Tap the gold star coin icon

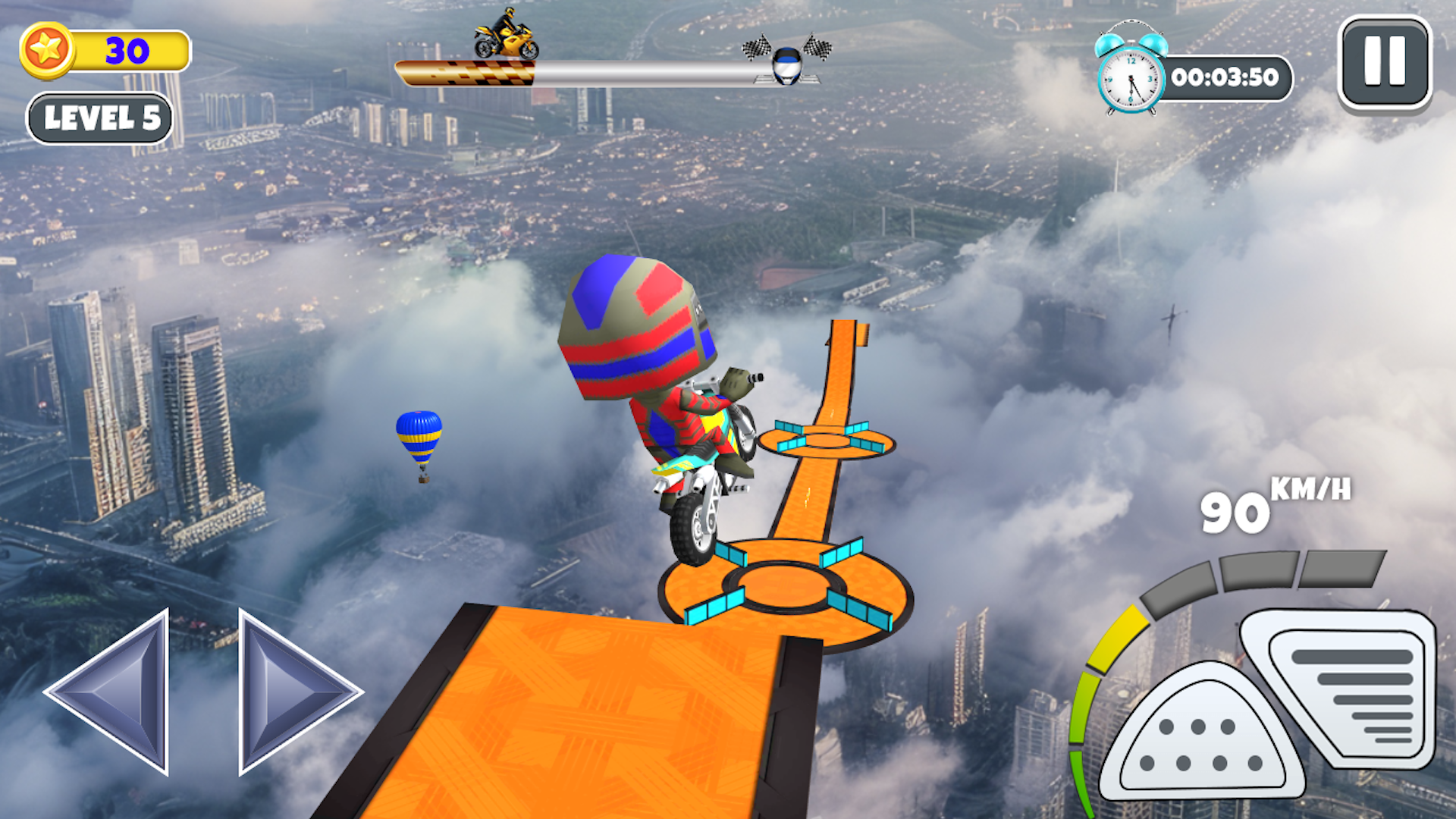tap(47, 51)
